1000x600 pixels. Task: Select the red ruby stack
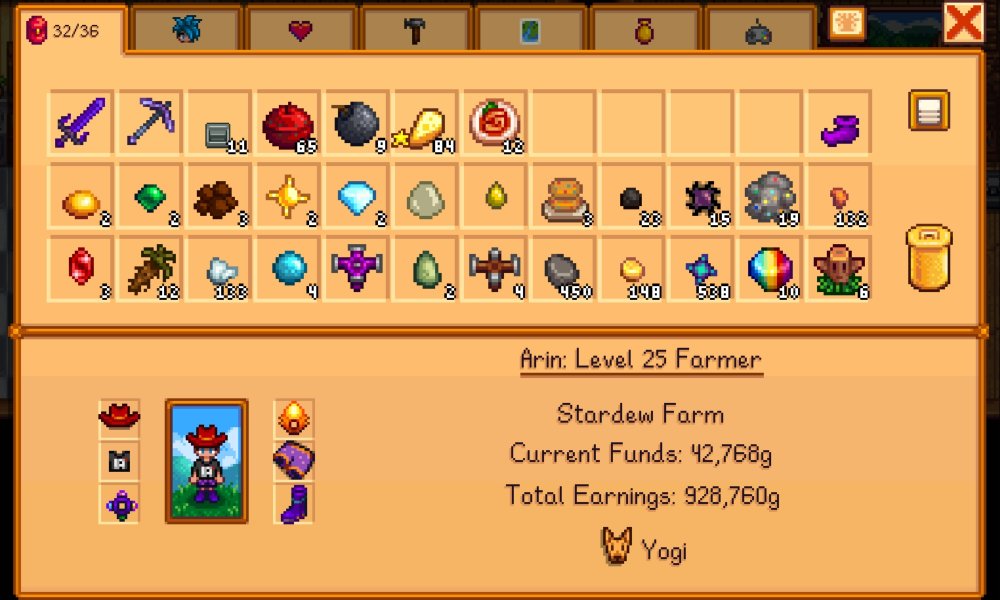(x=80, y=269)
